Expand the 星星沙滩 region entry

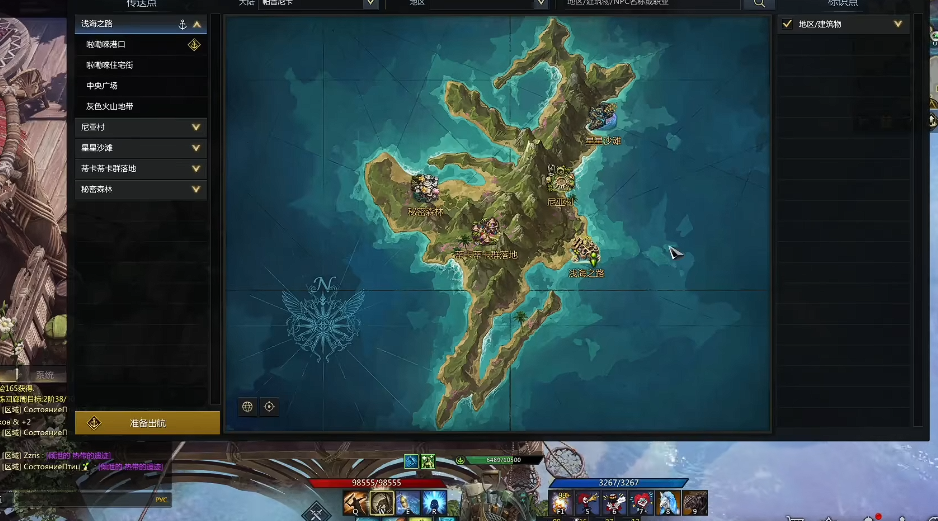(x=196, y=148)
